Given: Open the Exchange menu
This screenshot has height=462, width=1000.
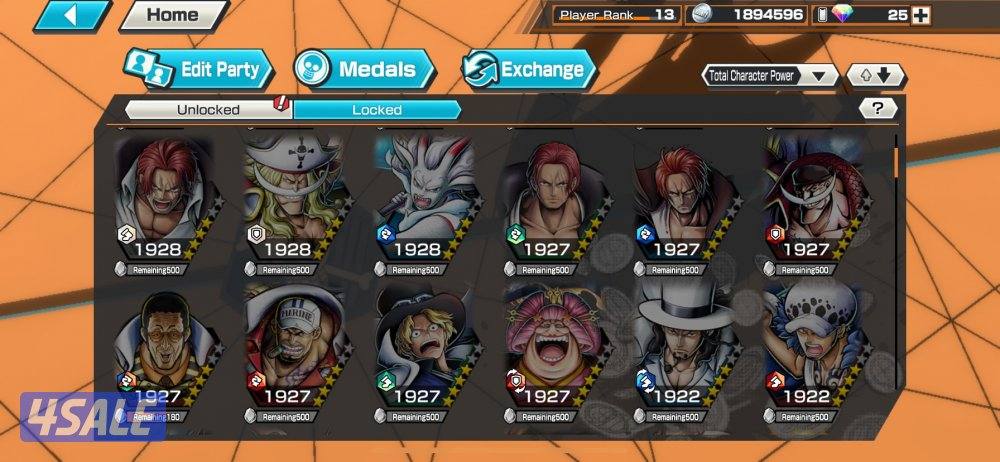Looking at the screenshot, I should pyautogui.click(x=529, y=69).
